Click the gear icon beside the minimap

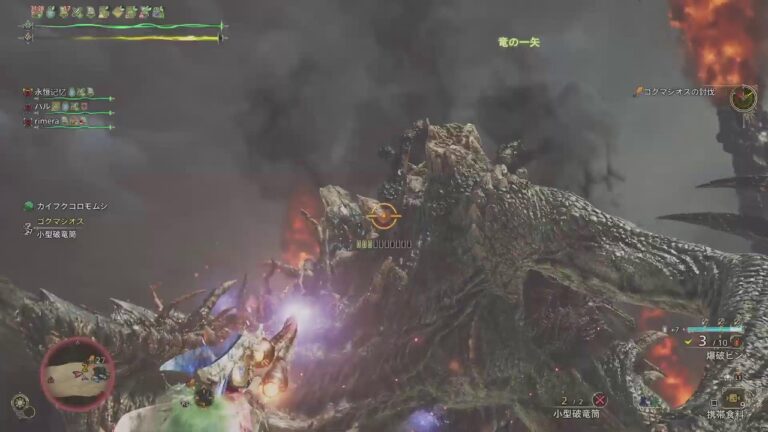pyautogui.click(x=18, y=402)
